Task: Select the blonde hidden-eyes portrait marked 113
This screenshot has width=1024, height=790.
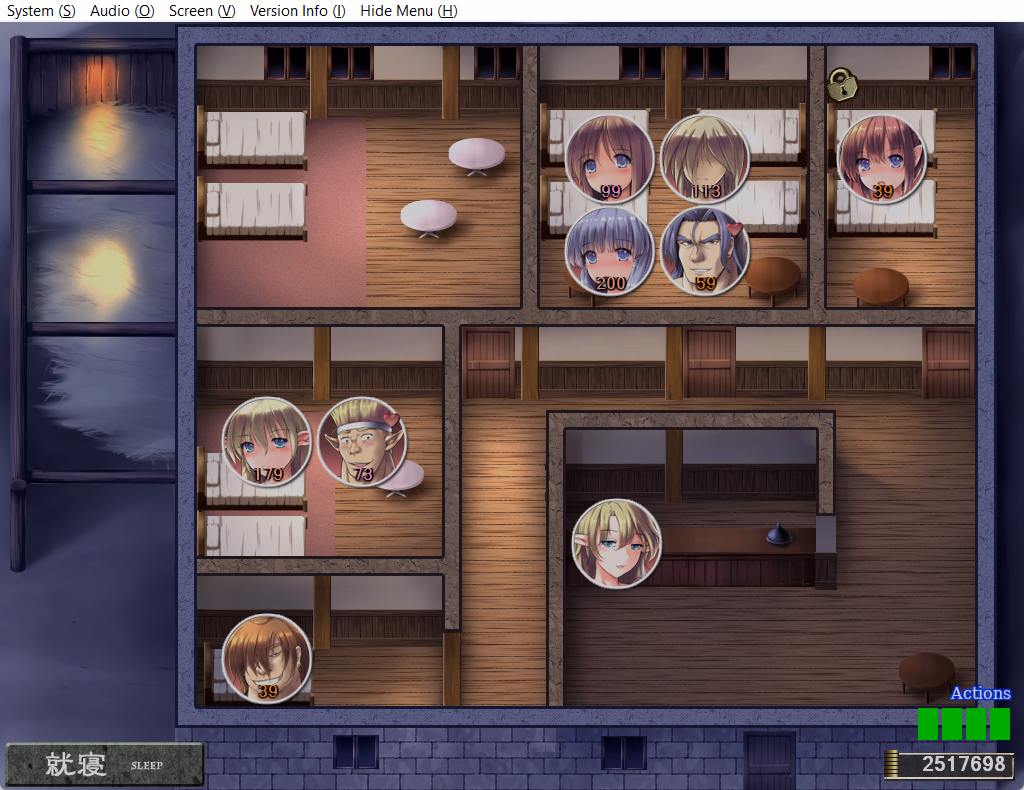Action: coord(705,159)
